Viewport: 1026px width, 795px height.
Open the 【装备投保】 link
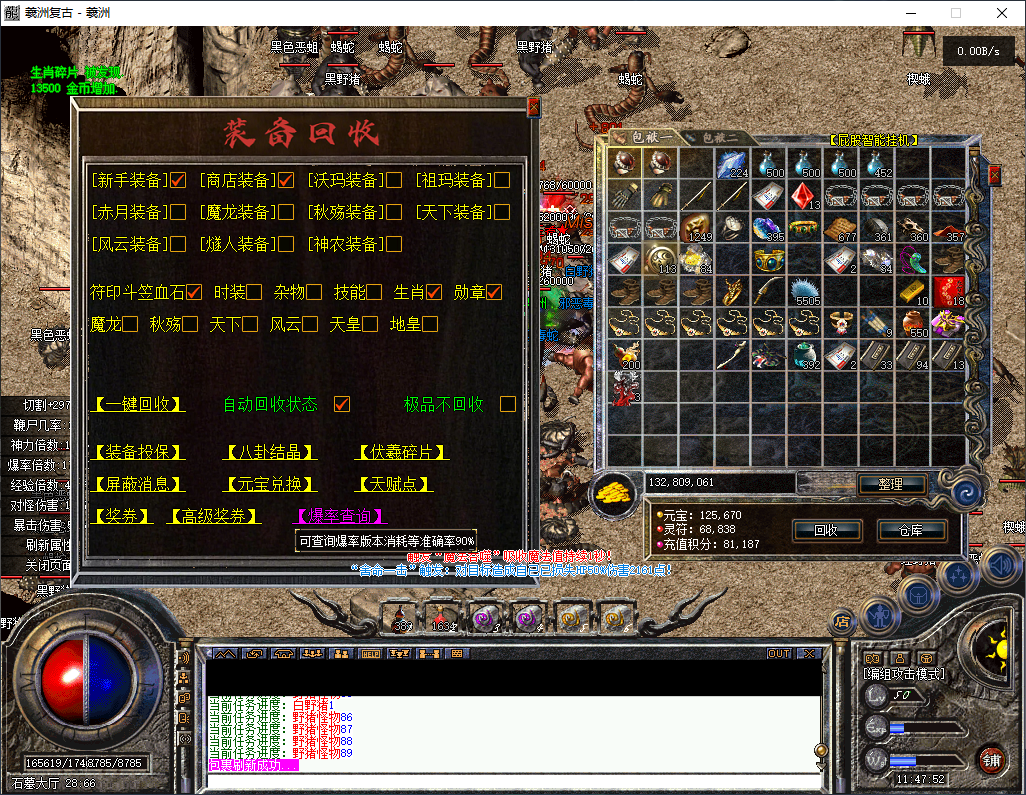[139, 452]
